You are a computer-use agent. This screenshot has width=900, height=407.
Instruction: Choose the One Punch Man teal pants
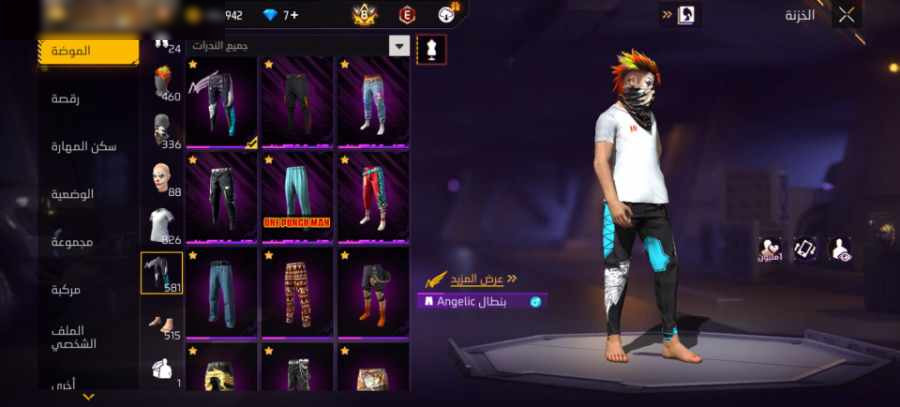[x=297, y=196]
